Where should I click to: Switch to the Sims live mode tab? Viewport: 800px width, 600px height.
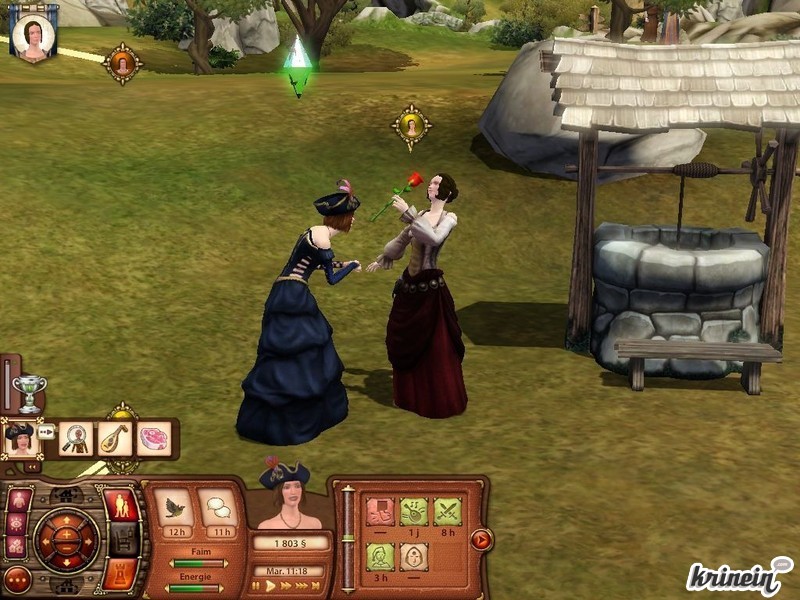pyautogui.click(x=121, y=505)
